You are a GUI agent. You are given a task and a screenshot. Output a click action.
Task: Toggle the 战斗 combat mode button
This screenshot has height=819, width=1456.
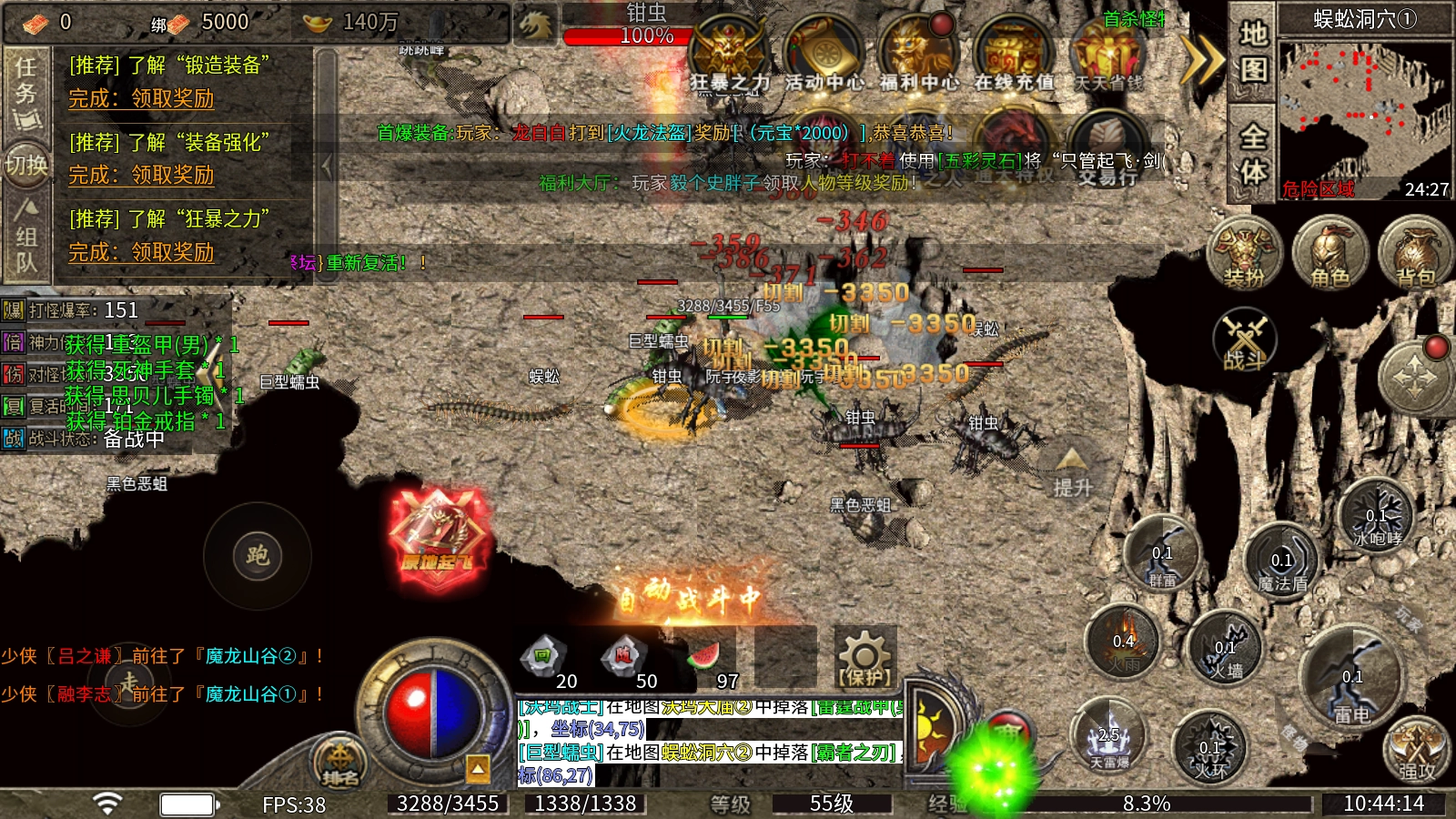1245,340
